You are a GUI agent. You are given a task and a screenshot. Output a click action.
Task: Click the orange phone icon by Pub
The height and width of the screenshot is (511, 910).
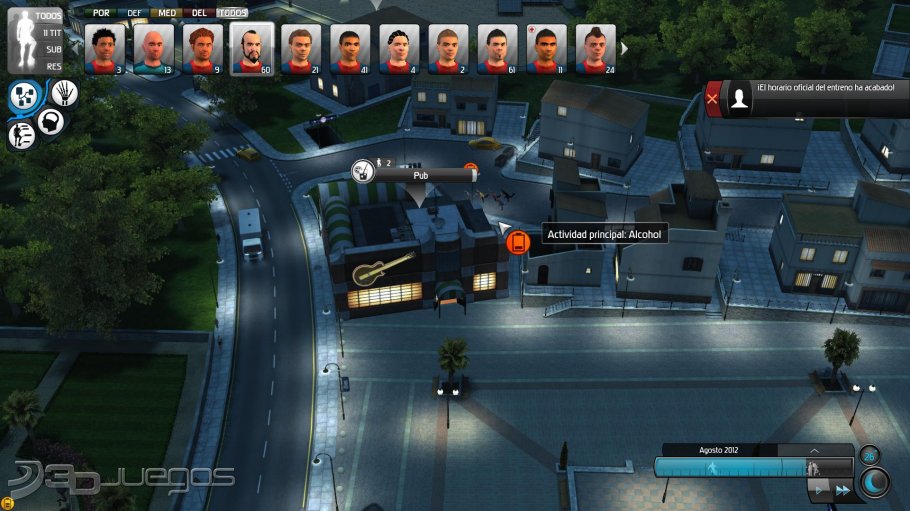pyautogui.click(x=517, y=241)
